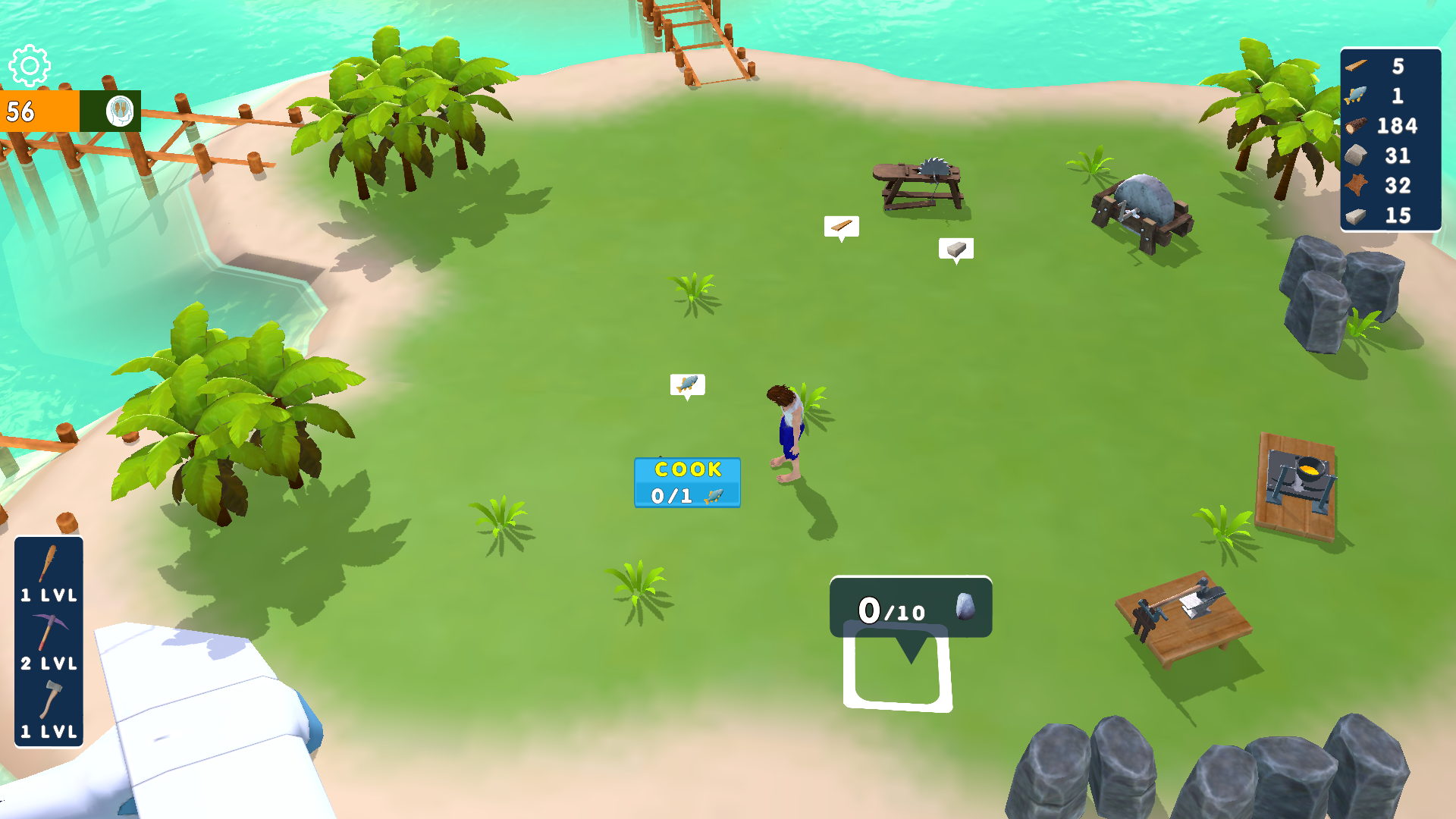Select the animal hide icon showing 32

coord(1357,186)
